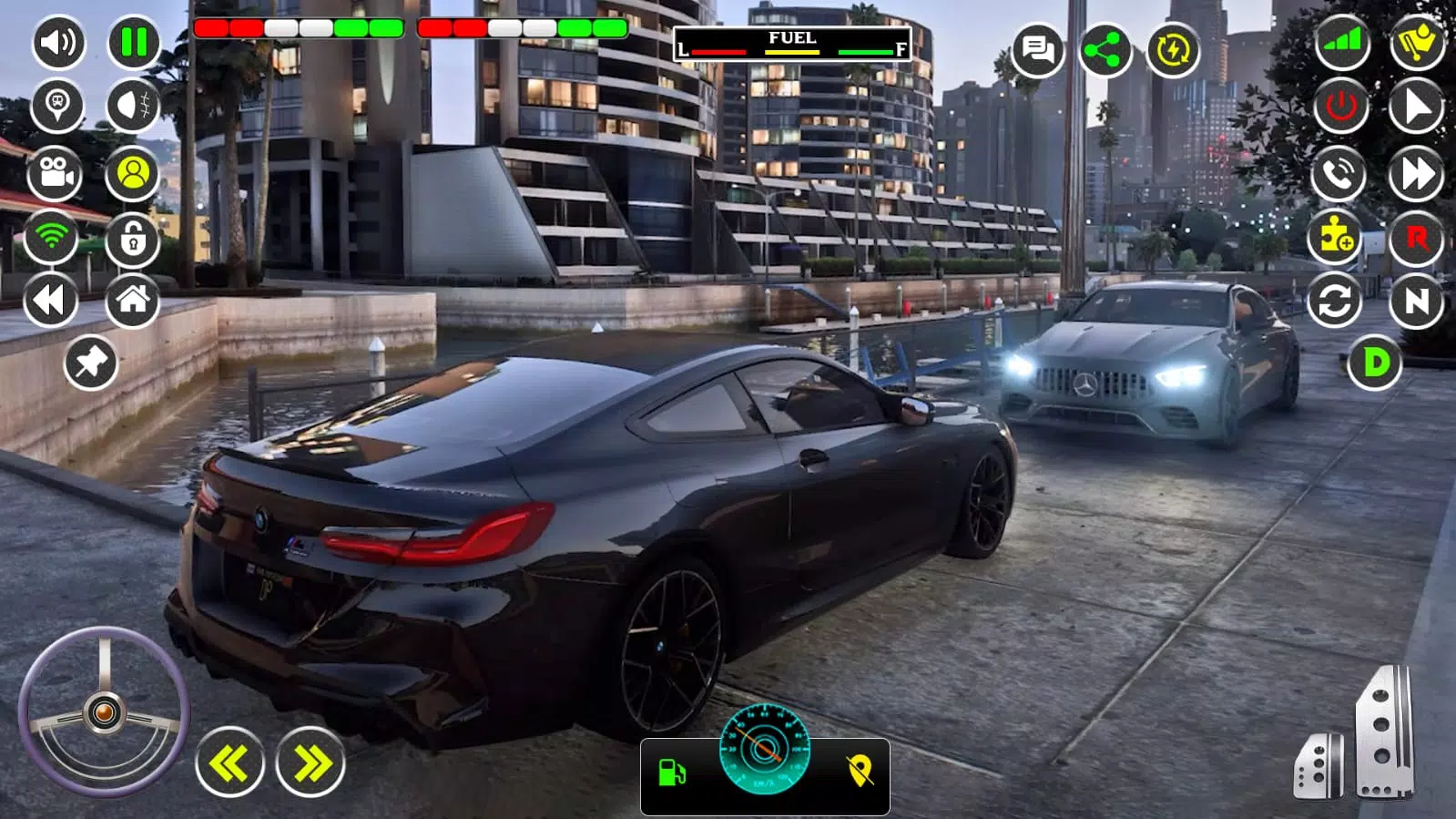Activate the left turn arrow button

229,763
